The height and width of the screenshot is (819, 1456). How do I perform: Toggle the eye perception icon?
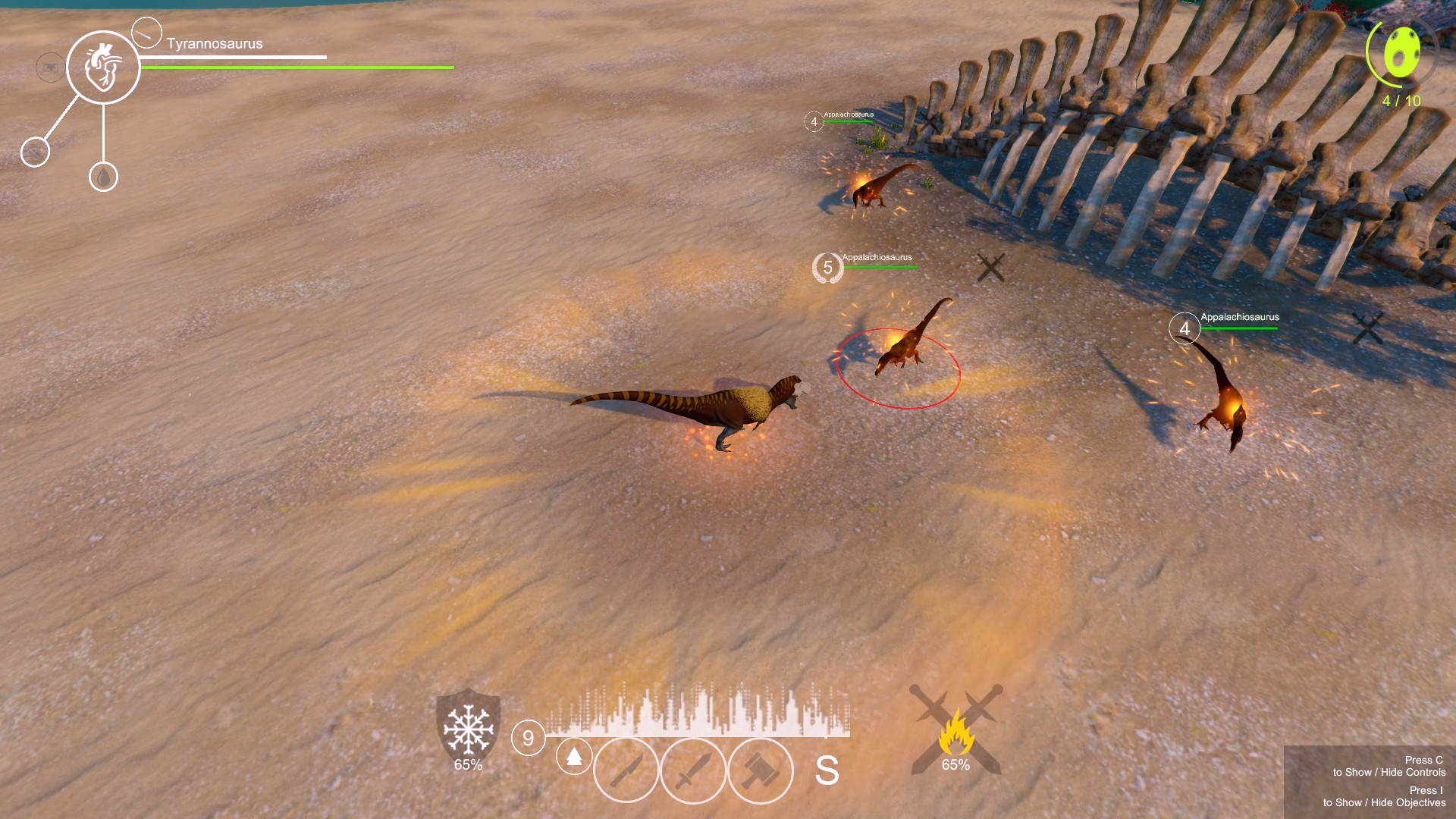[49, 67]
